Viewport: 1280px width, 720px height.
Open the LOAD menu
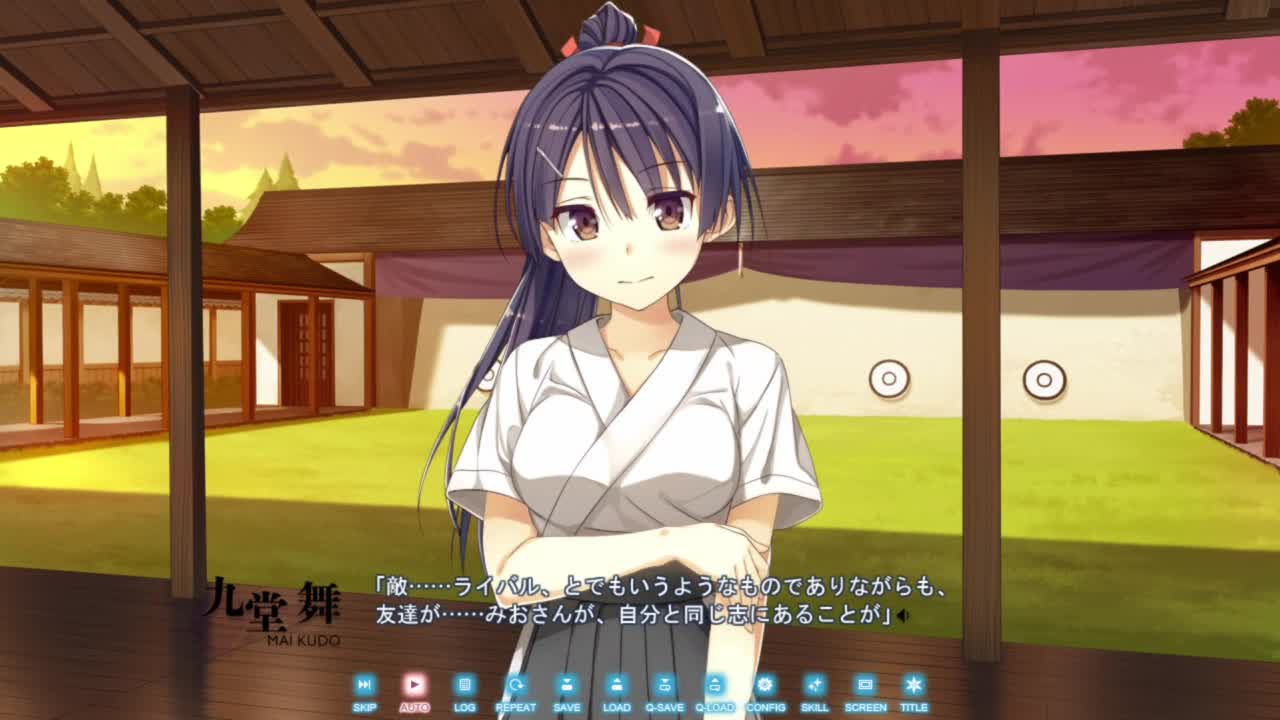click(616, 686)
